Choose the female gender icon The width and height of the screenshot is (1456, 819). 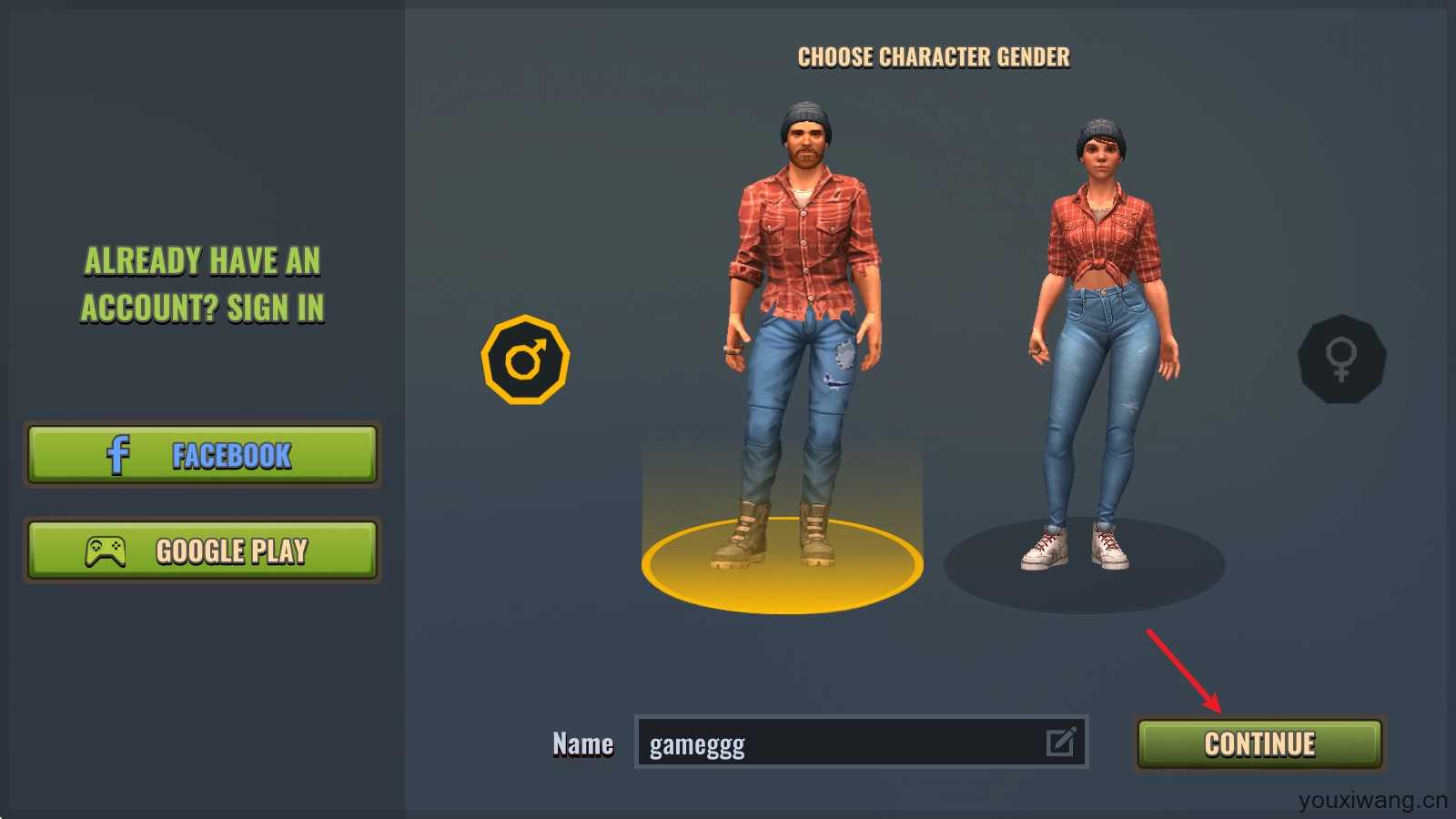click(x=1341, y=359)
